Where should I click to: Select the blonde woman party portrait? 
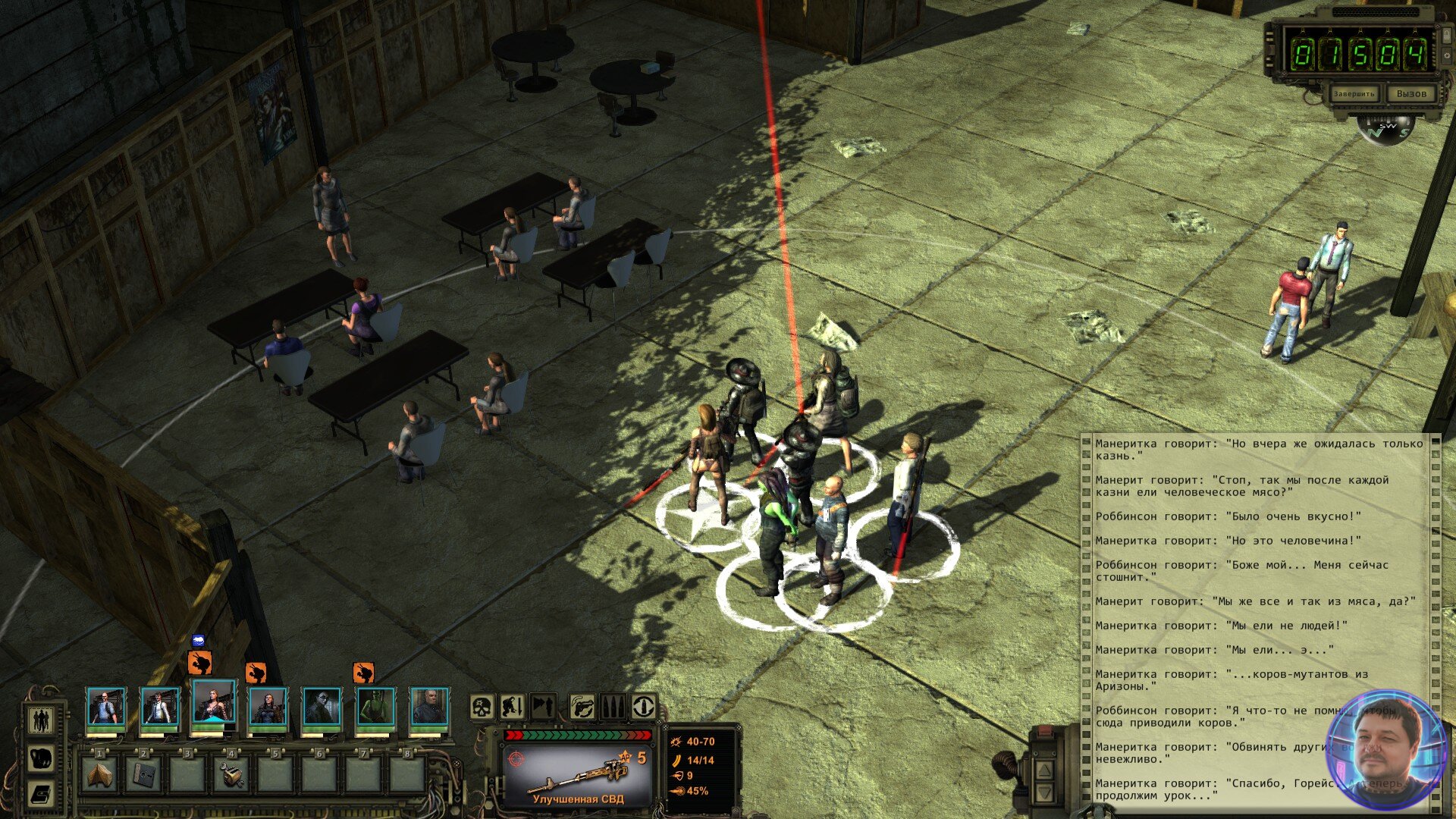214,705
